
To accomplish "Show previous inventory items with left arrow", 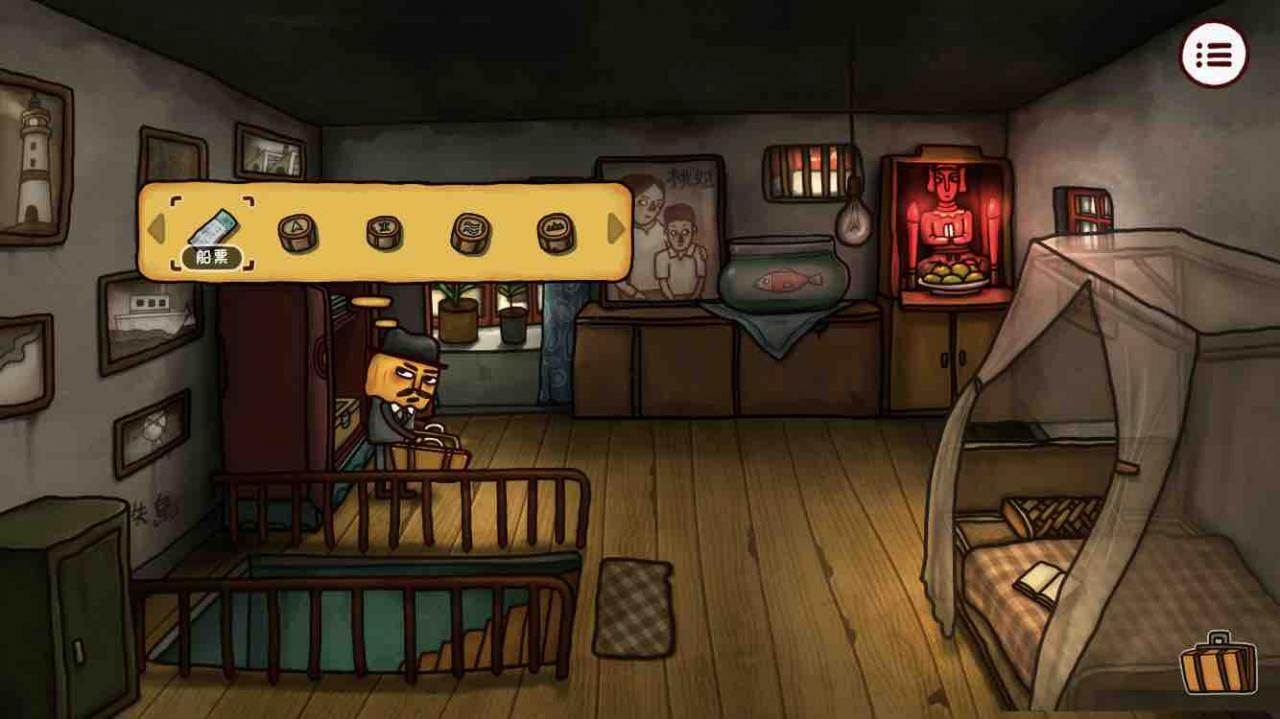I will point(156,229).
